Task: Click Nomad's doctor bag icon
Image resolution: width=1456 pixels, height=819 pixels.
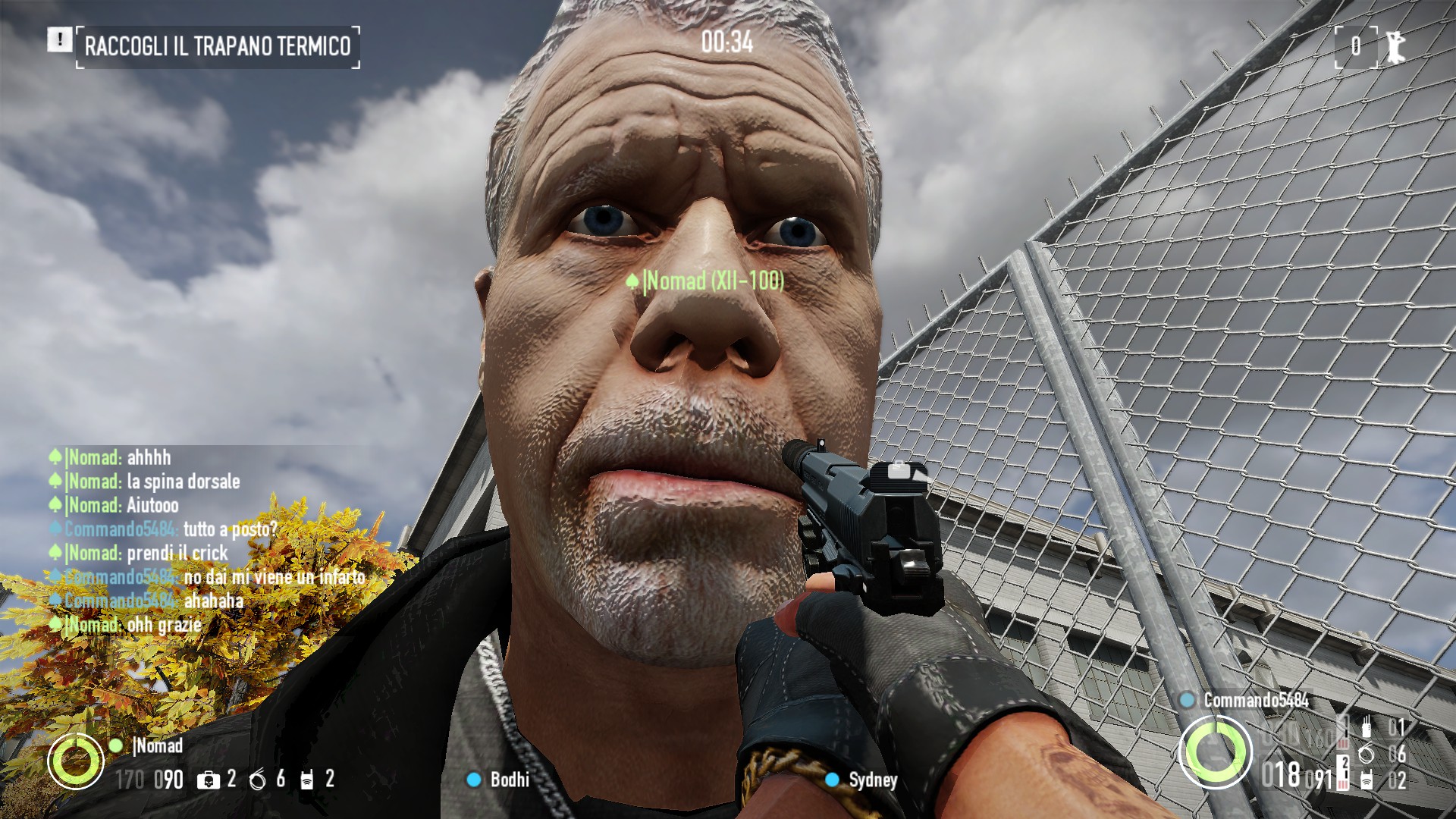Action: click(207, 780)
